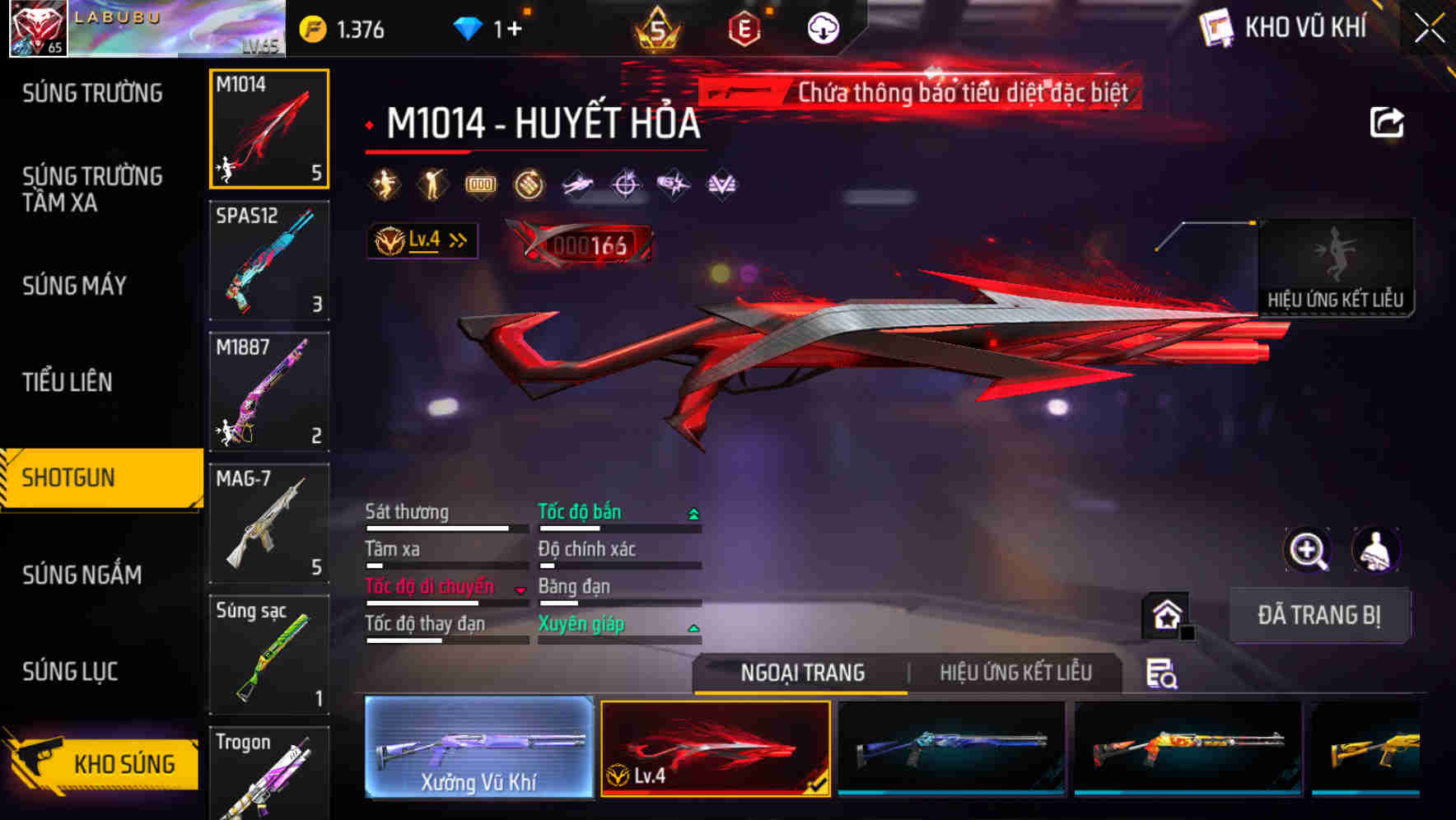1456x820 pixels.
Task: Open the share icon at top right
Action: [1386, 121]
